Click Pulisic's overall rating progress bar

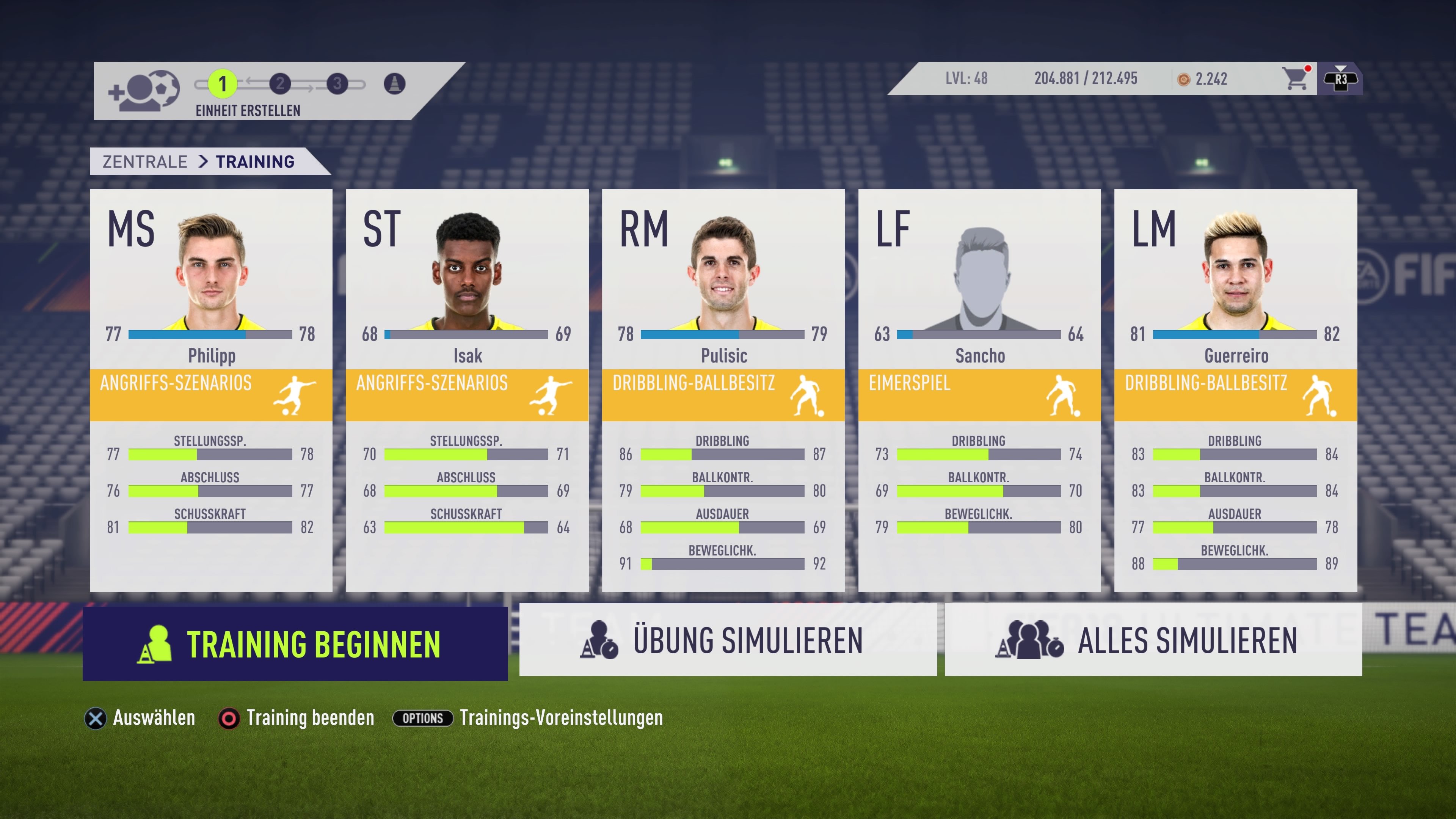(x=722, y=334)
